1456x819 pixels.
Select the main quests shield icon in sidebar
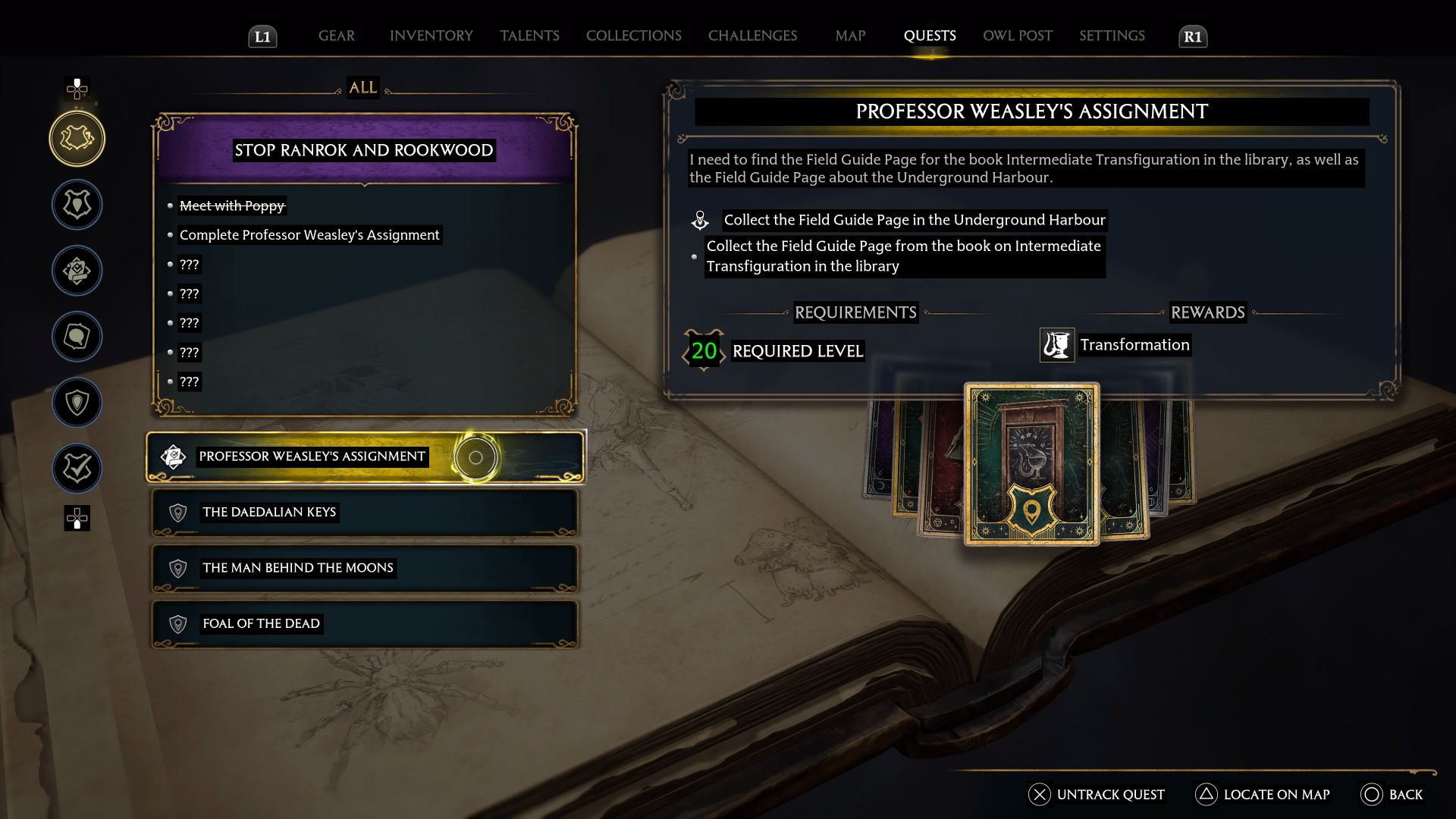click(x=77, y=205)
